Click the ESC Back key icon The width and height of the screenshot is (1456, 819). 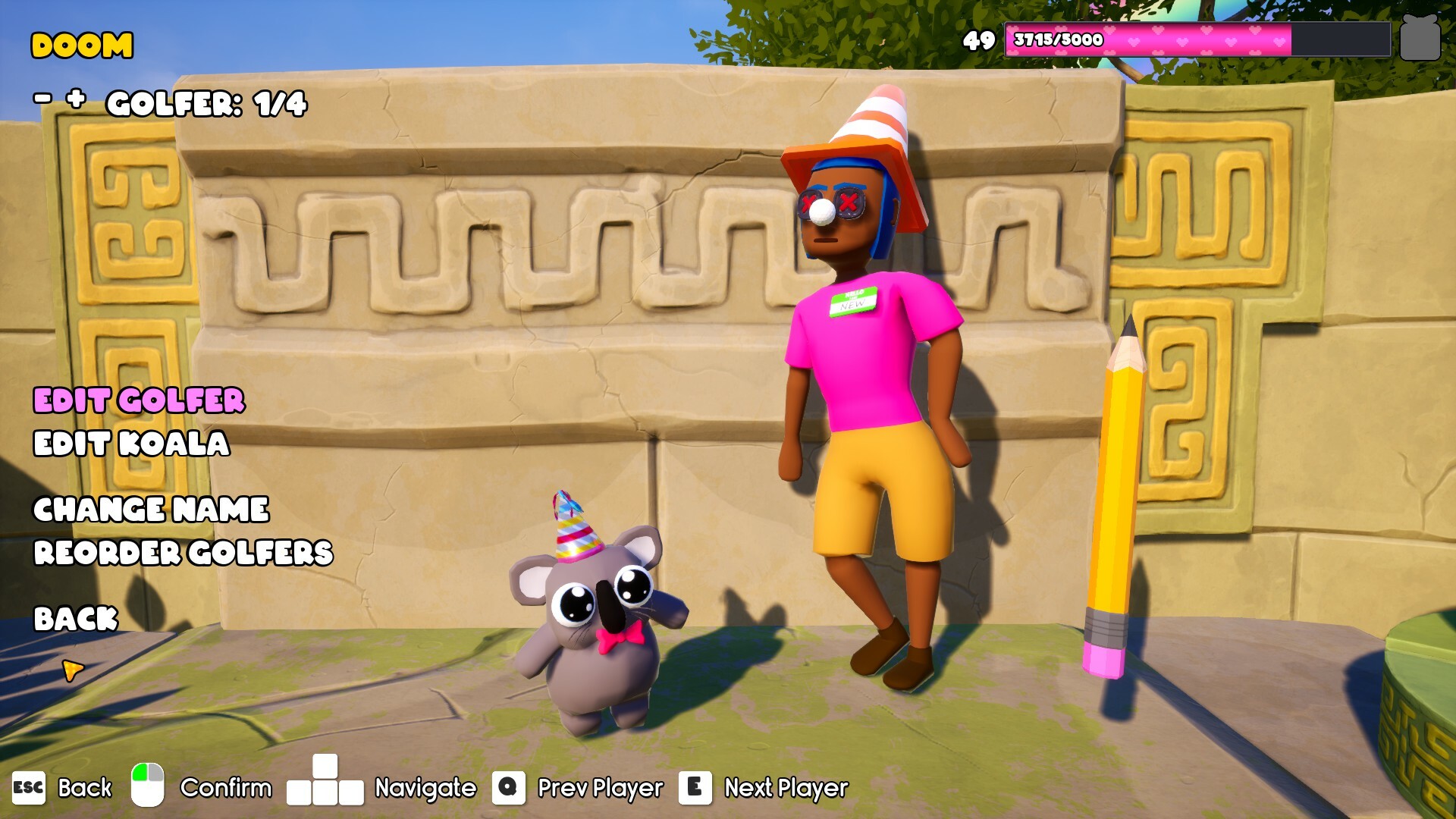[x=27, y=788]
